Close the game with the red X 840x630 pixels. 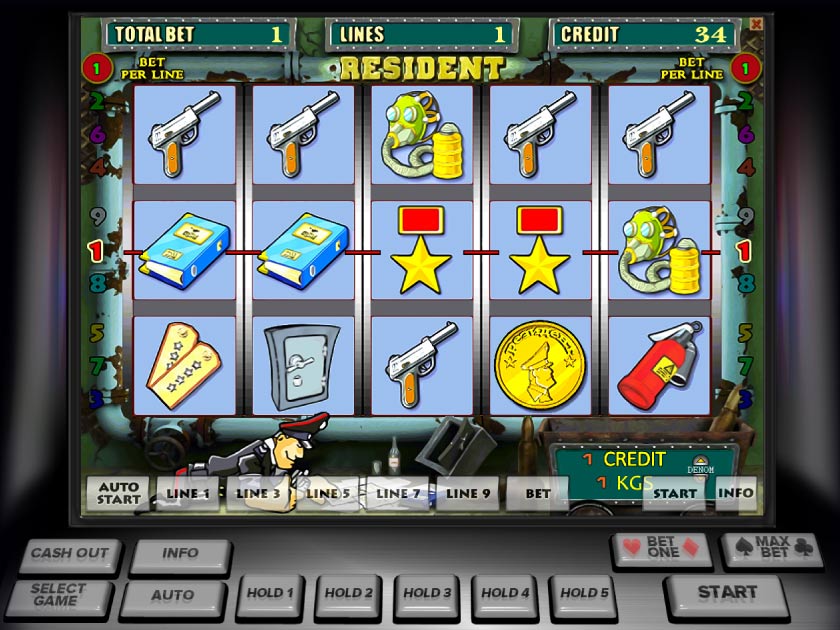[756, 23]
